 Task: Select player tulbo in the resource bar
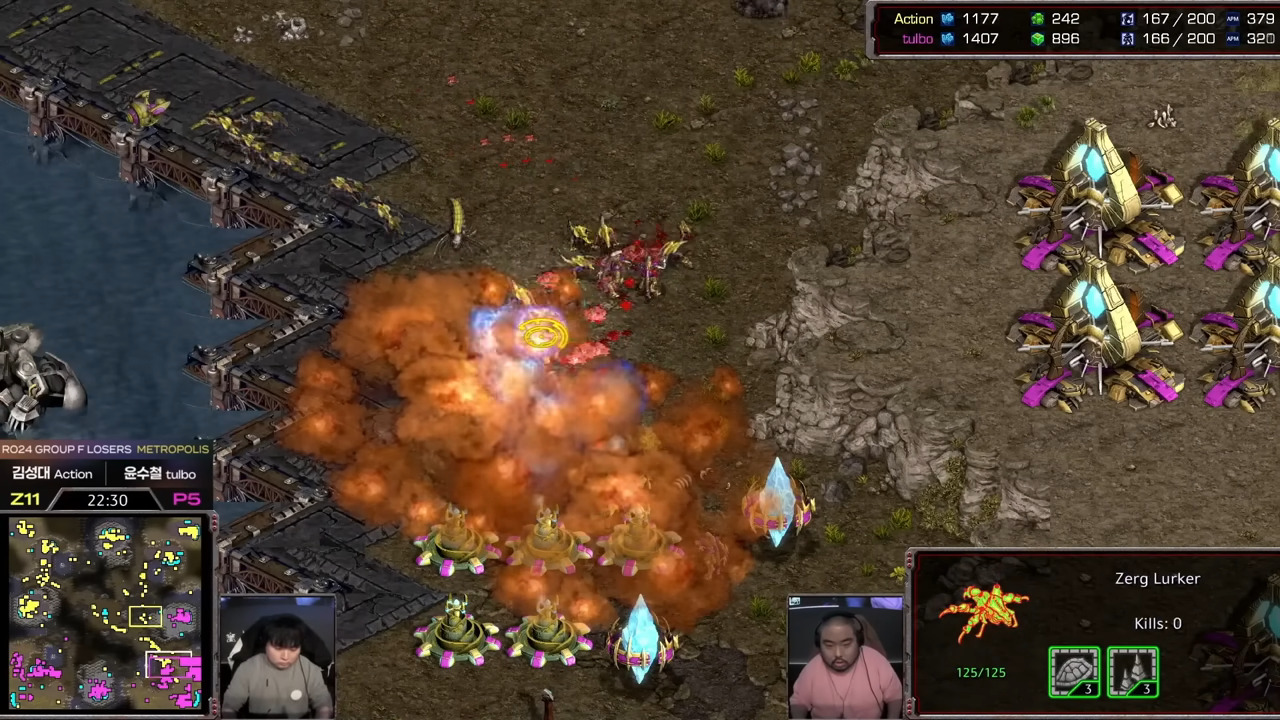[x=917, y=39]
